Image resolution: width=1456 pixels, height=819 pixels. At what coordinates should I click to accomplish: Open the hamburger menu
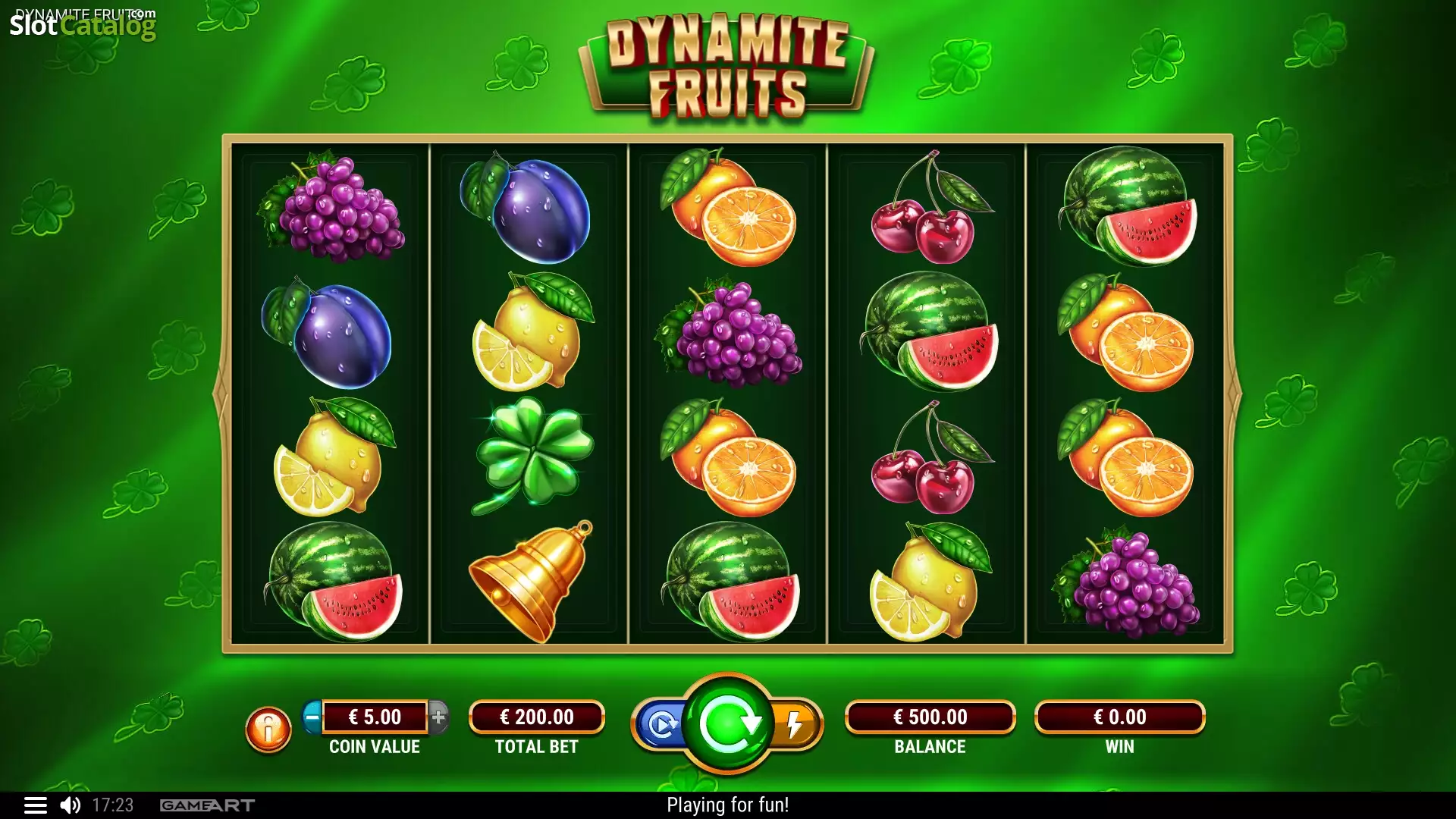[x=35, y=805]
